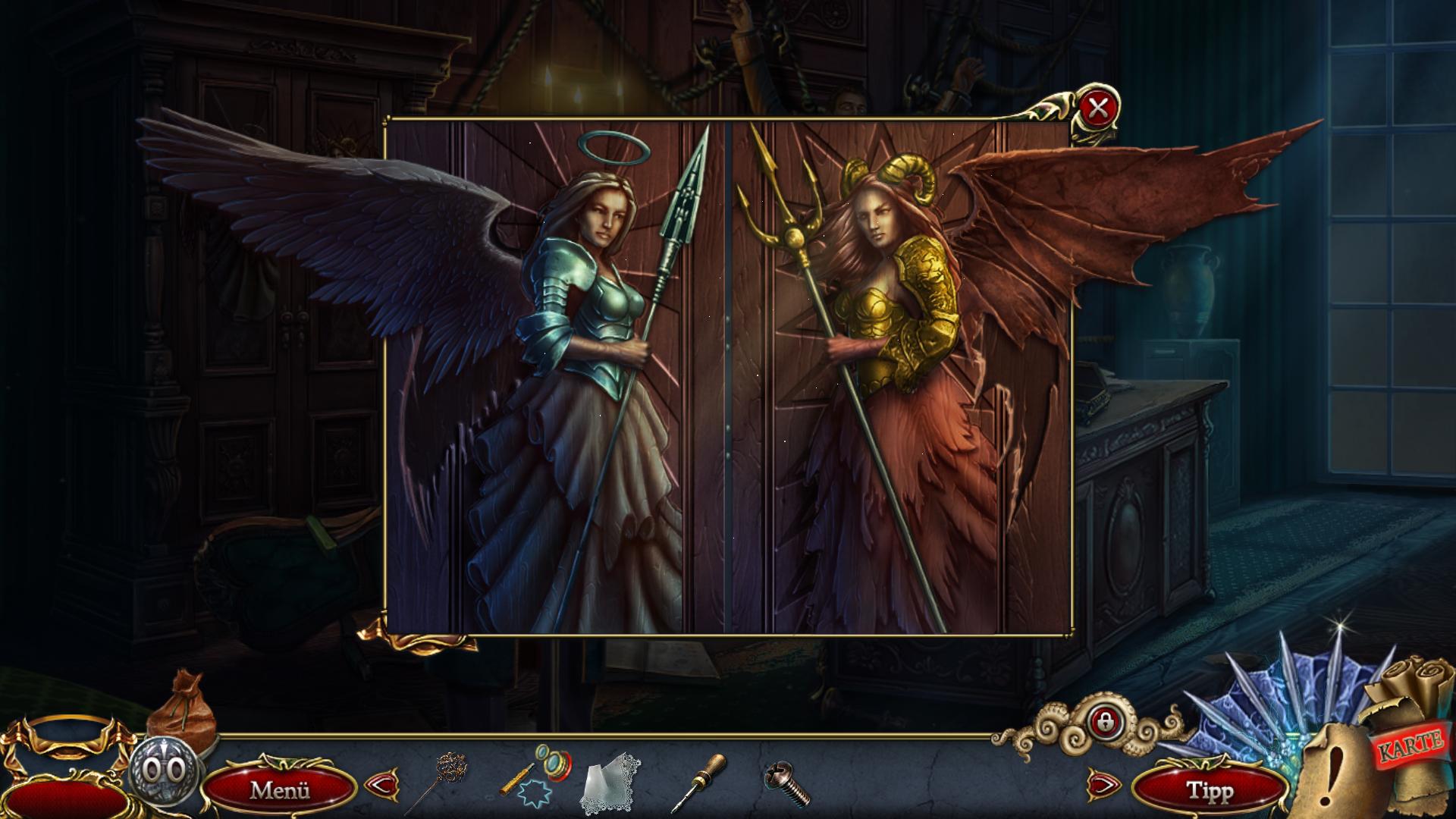Pick the lace handkerchief from inventory

tap(610, 782)
